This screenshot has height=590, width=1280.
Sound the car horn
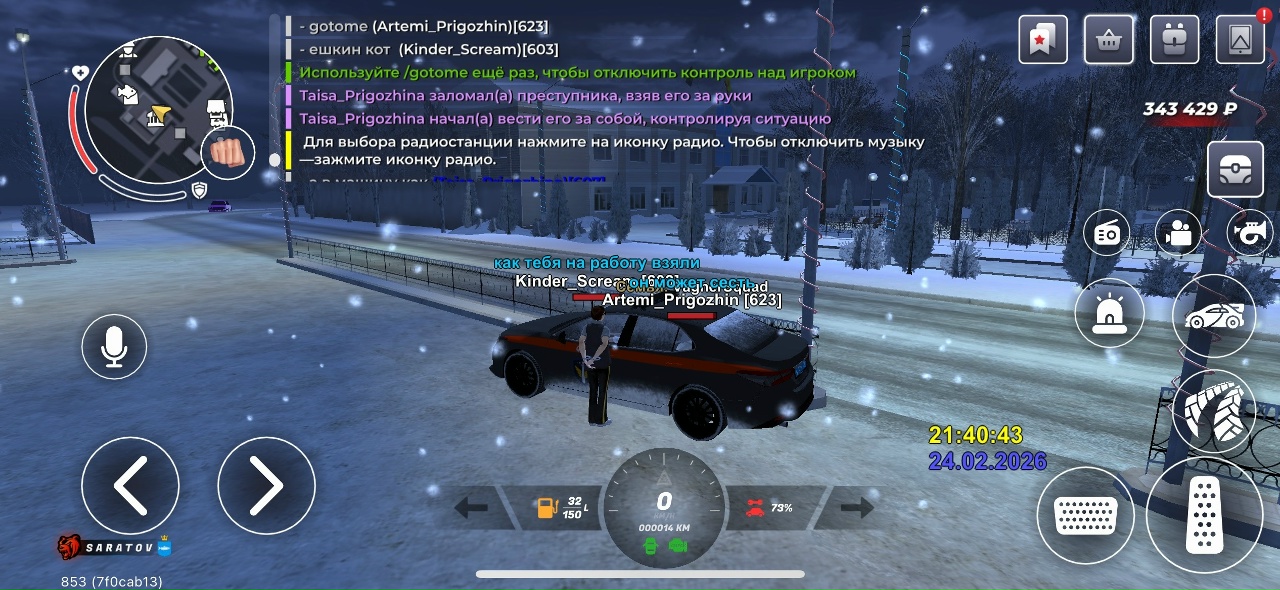coord(1250,234)
